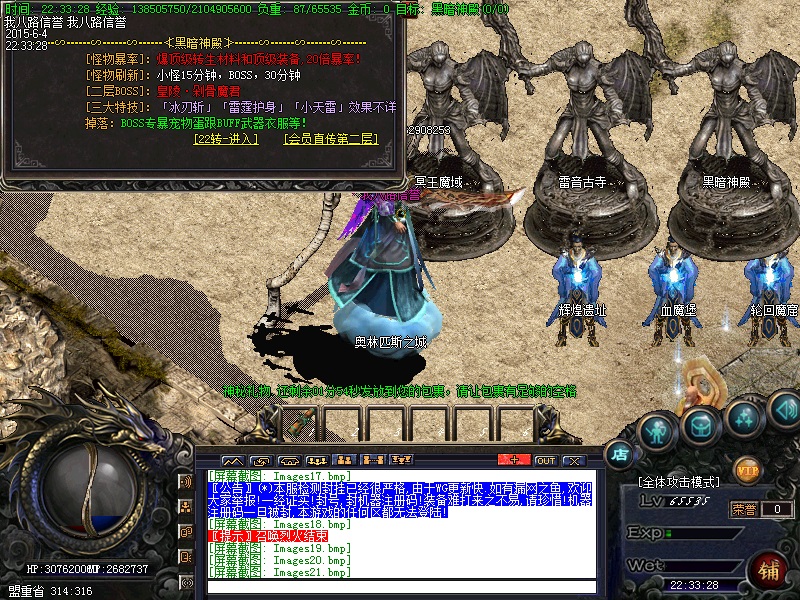Click the red plus button above the chat
The height and width of the screenshot is (600, 800).
click(515, 460)
